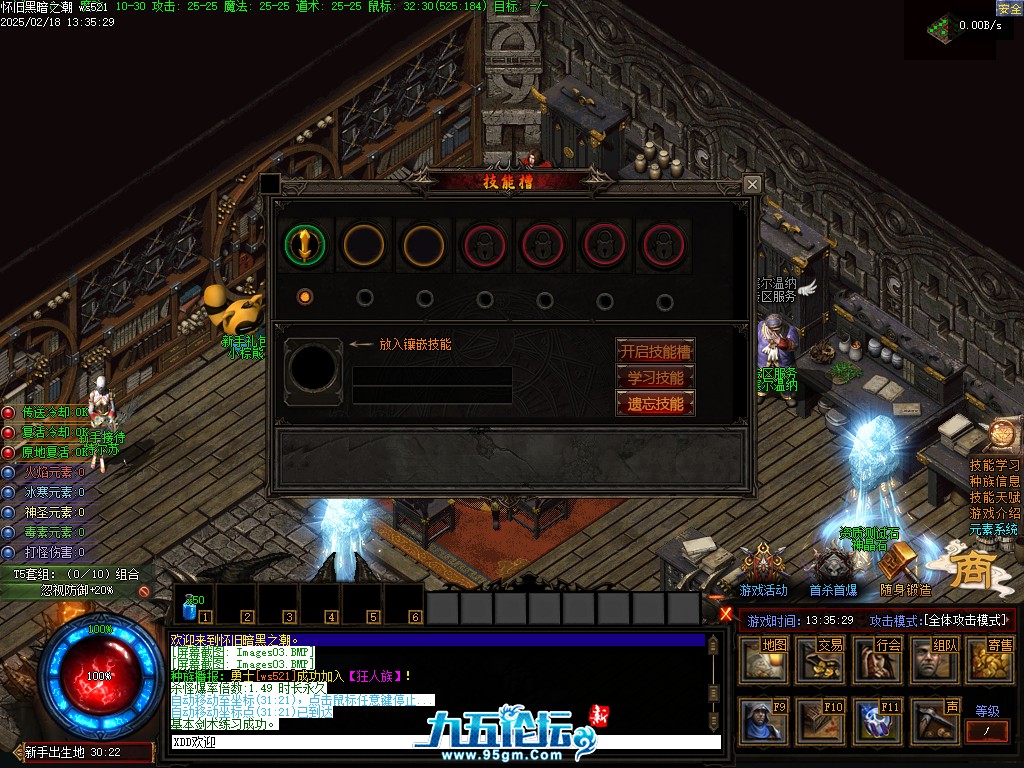The image size is (1024, 768).
Task: Select the green-ringed sword skill slot
Action: [x=305, y=243]
